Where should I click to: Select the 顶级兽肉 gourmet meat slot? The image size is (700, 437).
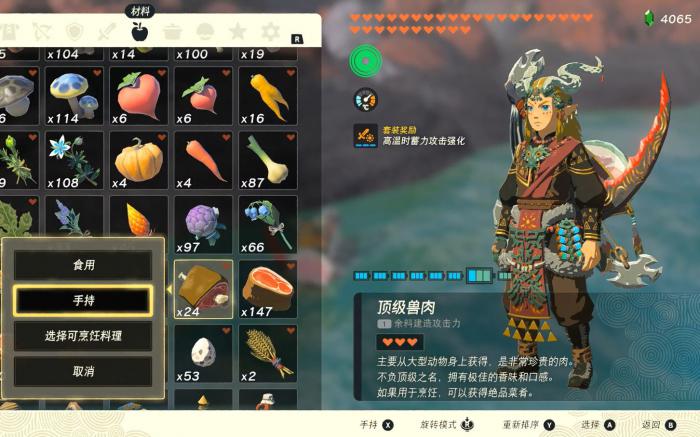tap(204, 289)
